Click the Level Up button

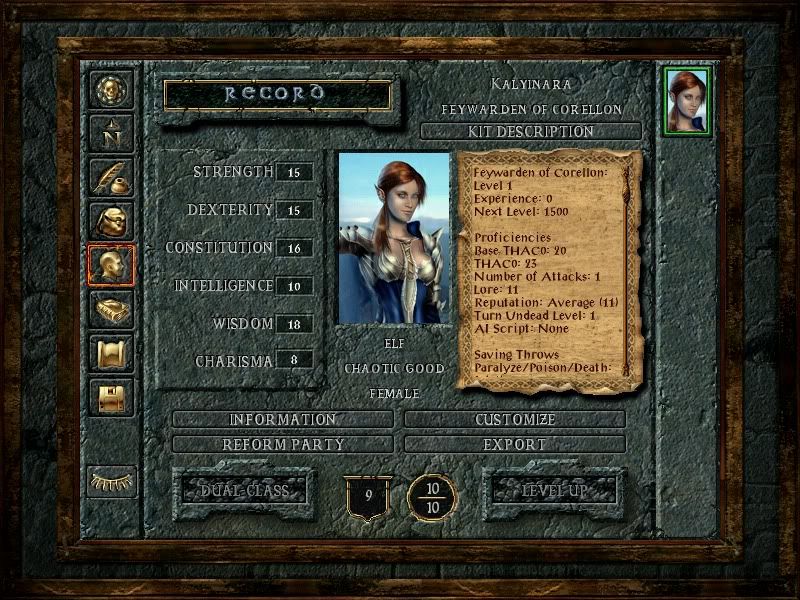pos(553,490)
